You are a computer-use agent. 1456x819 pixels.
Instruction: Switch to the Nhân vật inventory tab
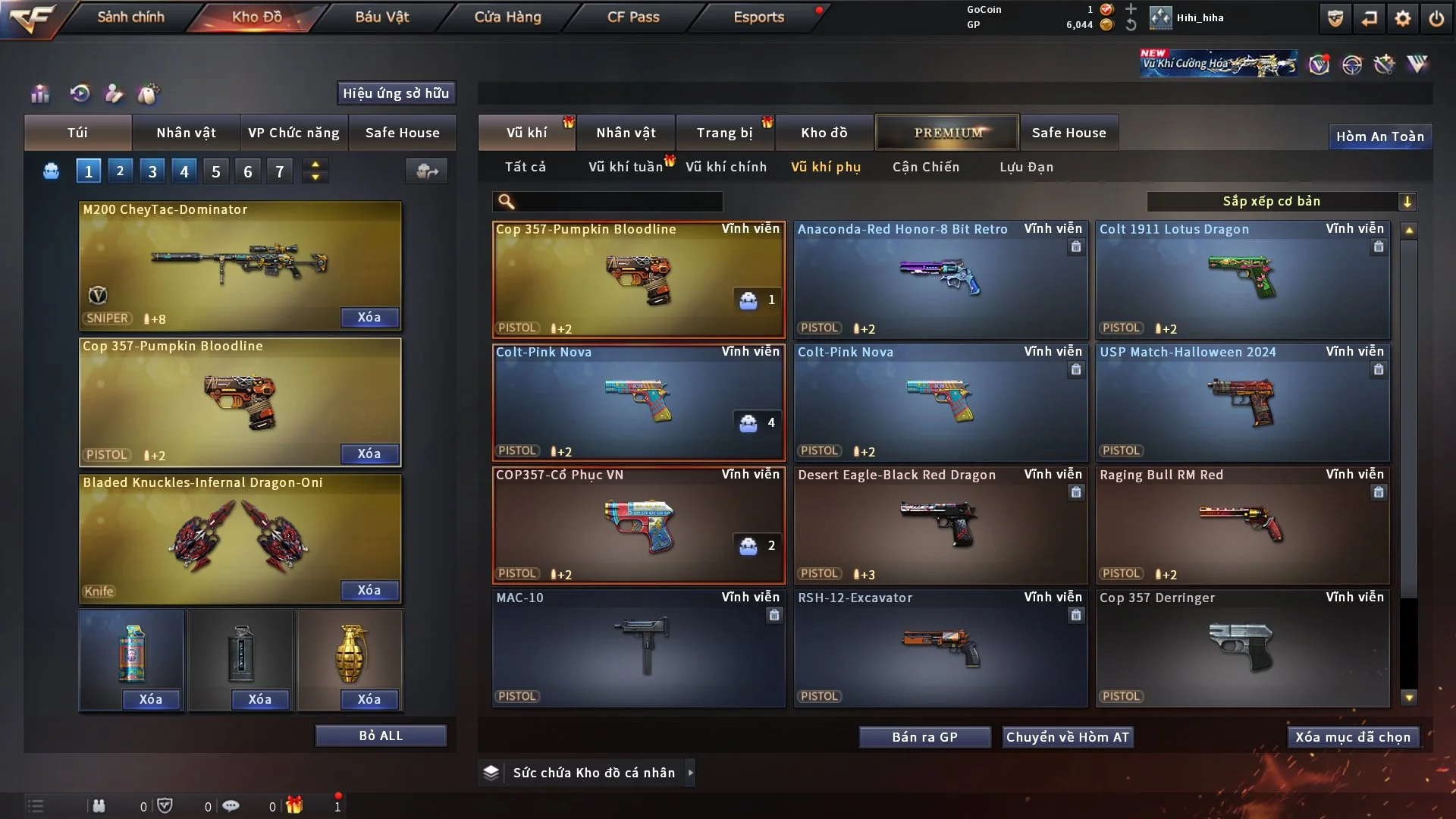626,133
